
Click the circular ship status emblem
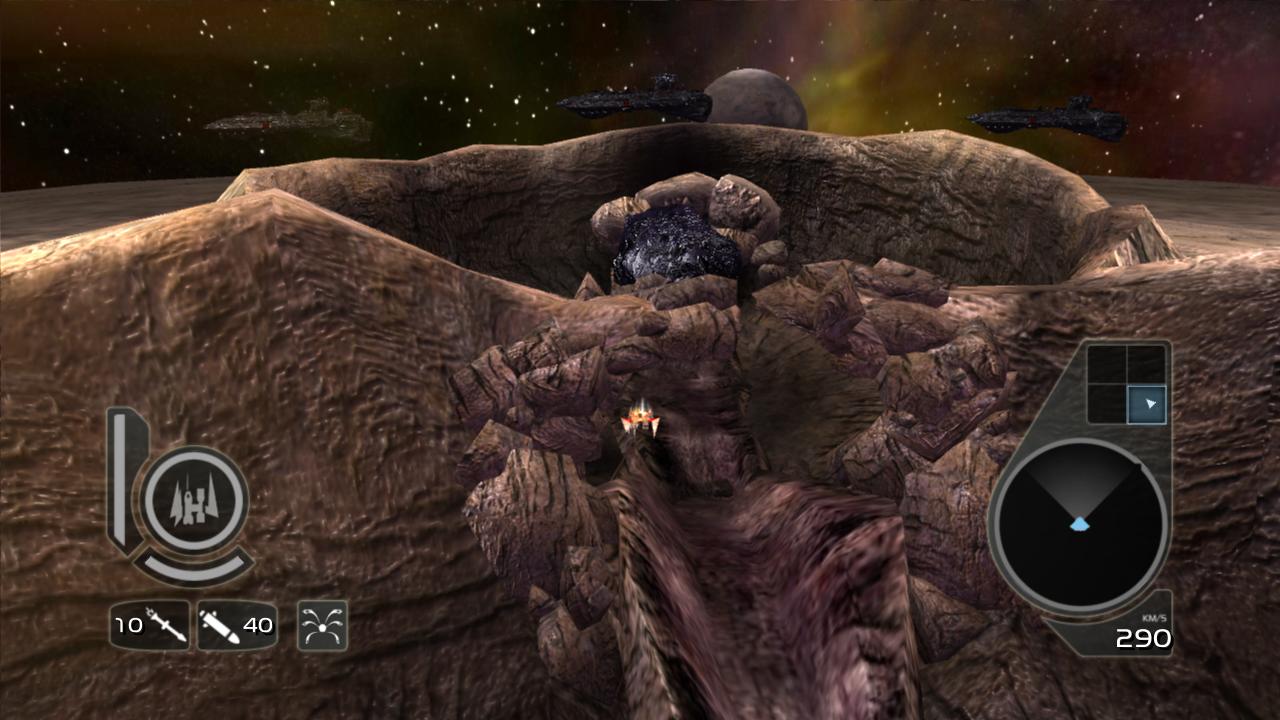pyautogui.click(x=194, y=500)
